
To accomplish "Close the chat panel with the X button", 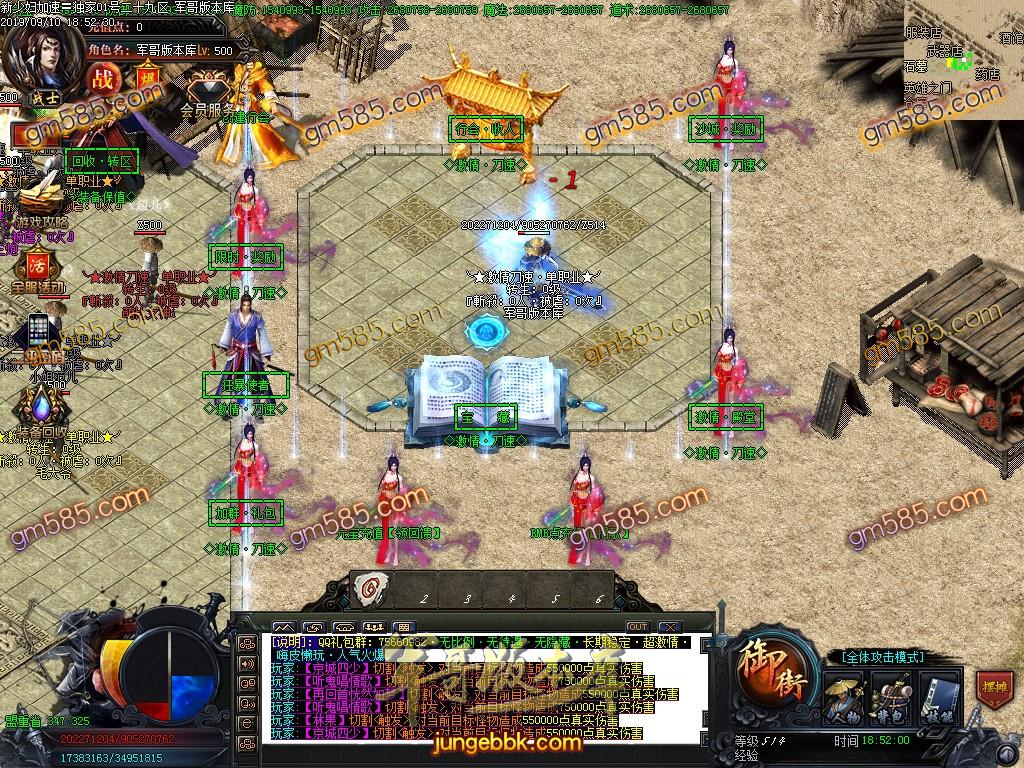I will click(x=669, y=627).
